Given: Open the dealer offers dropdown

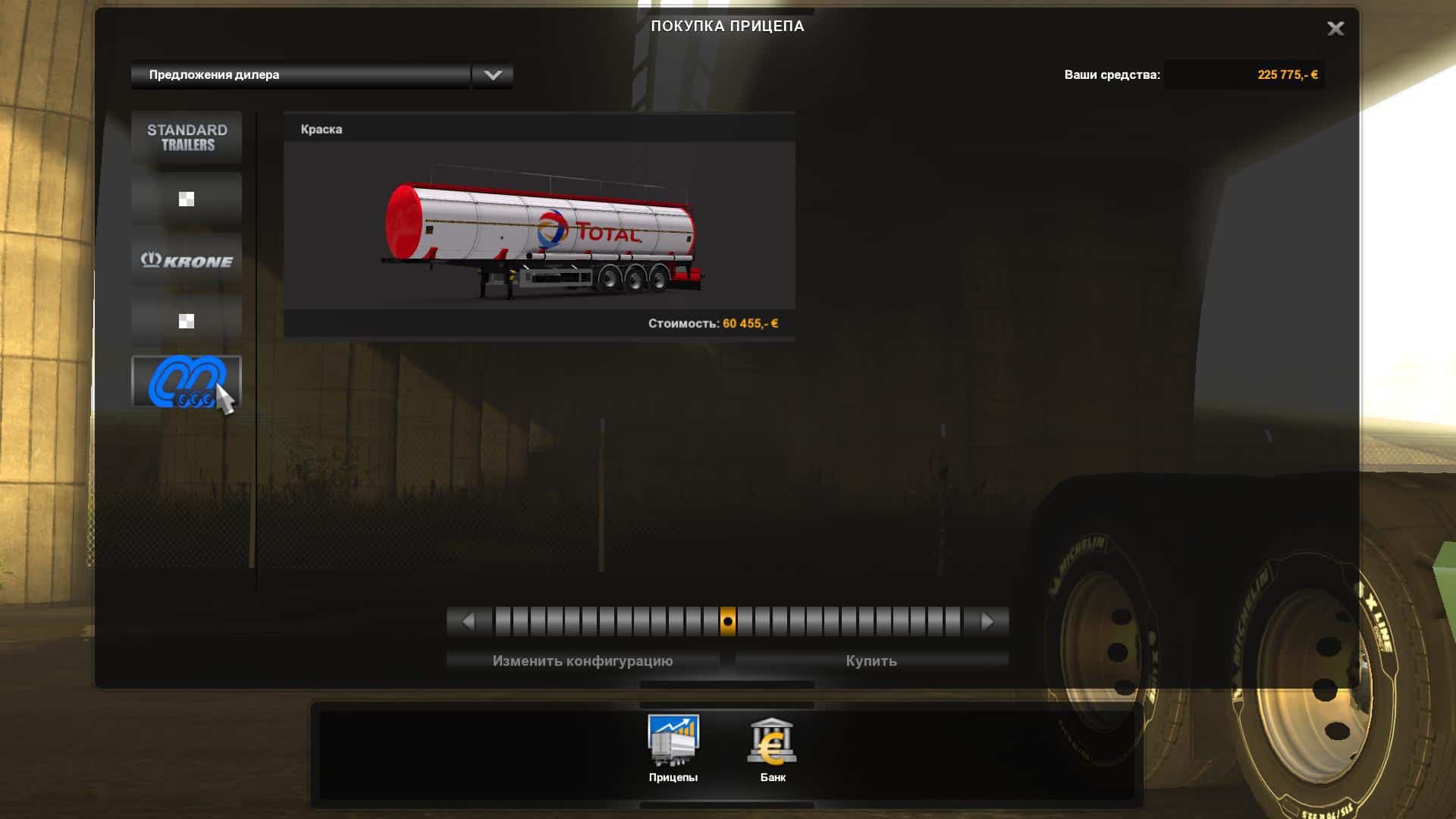Looking at the screenshot, I should click(x=492, y=75).
